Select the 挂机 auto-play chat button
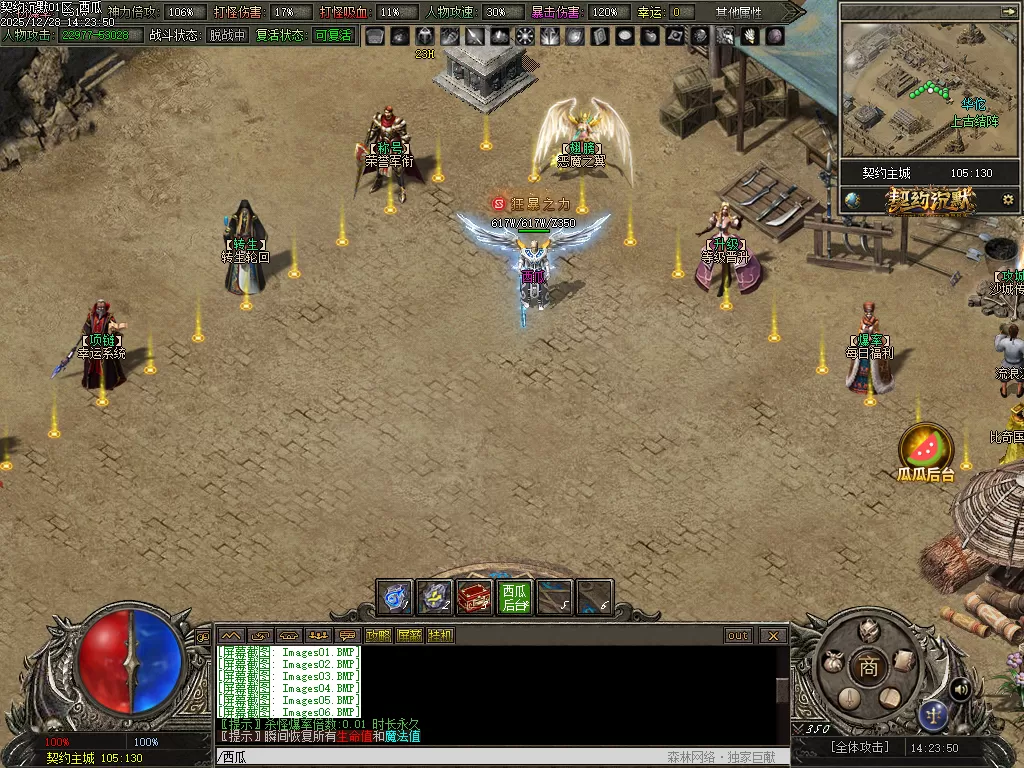The height and width of the screenshot is (768, 1024). 440,636
